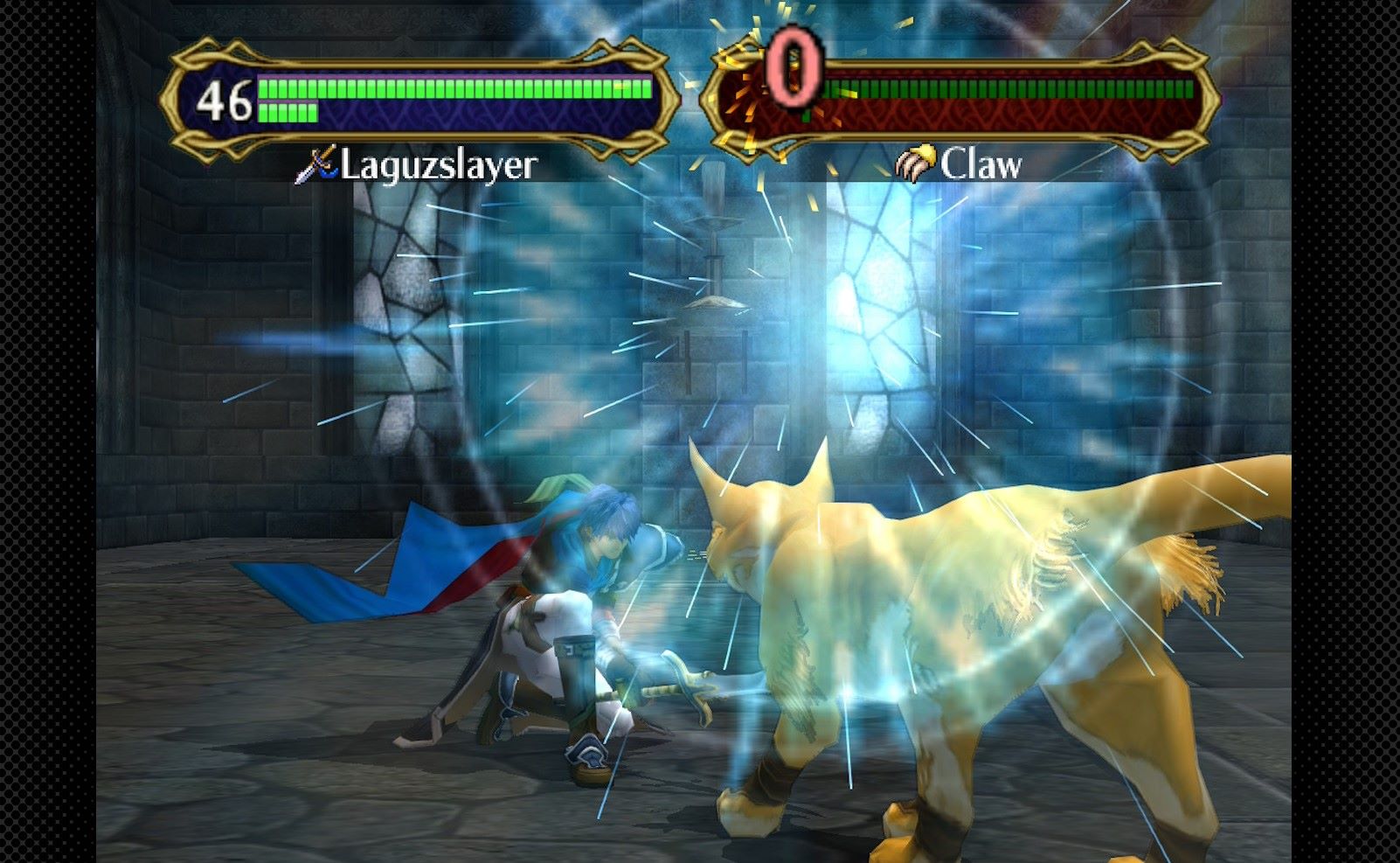Image resolution: width=1400 pixels, height=863 pixels.
Task: Toggle the leftmost green HP segment
Action: coord(264,87)
